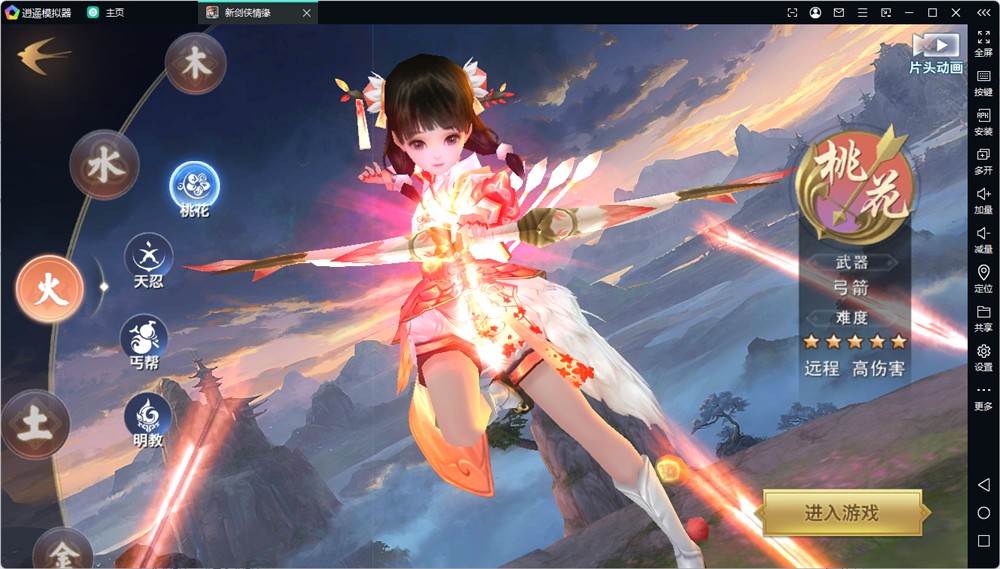
Task: Click the 进入游戏 button
Action: pos(841,513)
